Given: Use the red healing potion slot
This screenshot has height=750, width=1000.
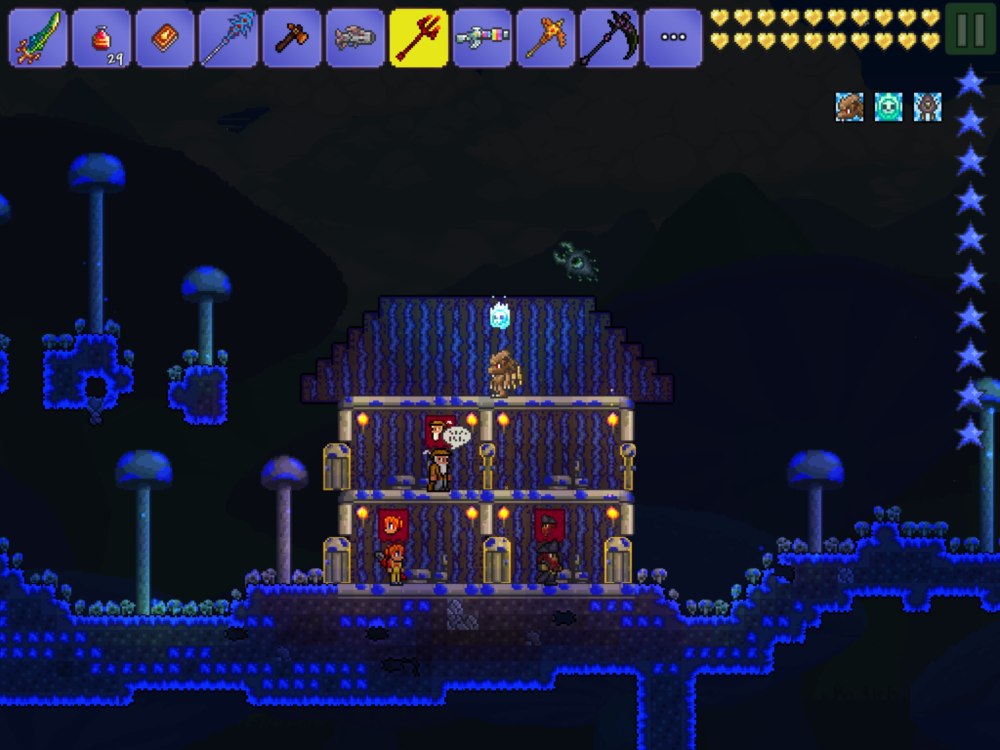Looking at the screenshot, I should pos(101,38).
